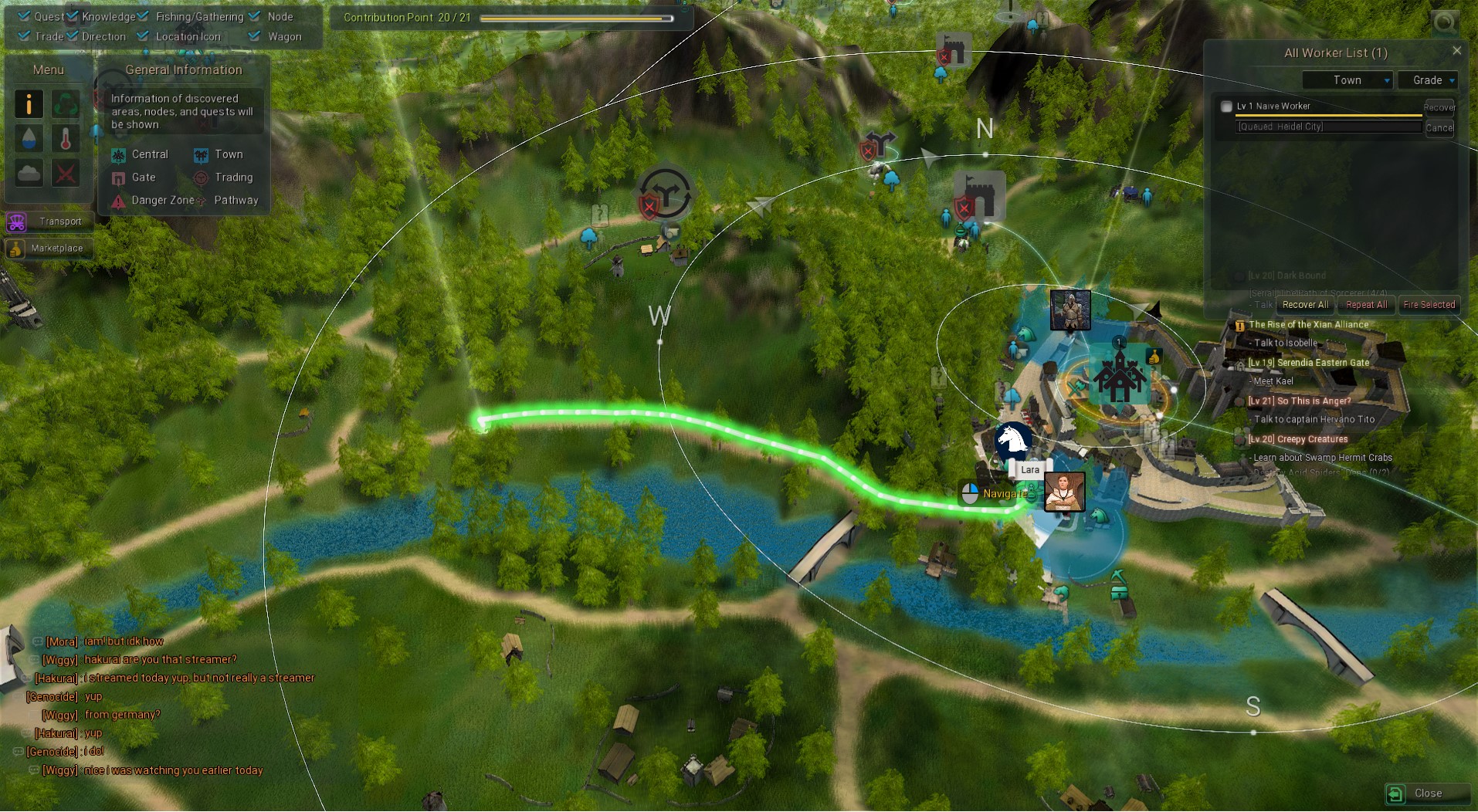
Task: Open the Marketplace
Action: [49, 249]
